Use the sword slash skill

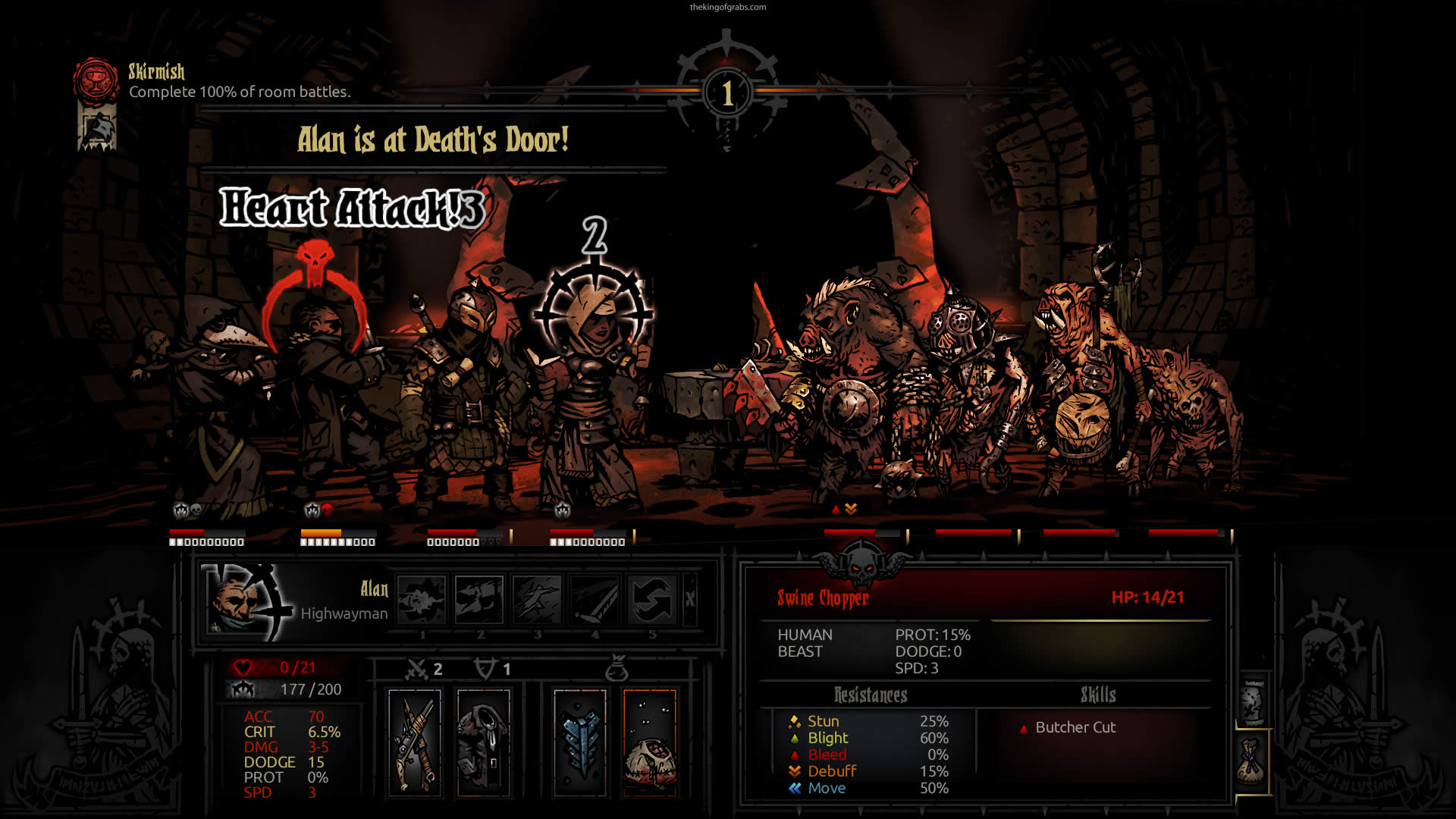click(x=595, y=599)
